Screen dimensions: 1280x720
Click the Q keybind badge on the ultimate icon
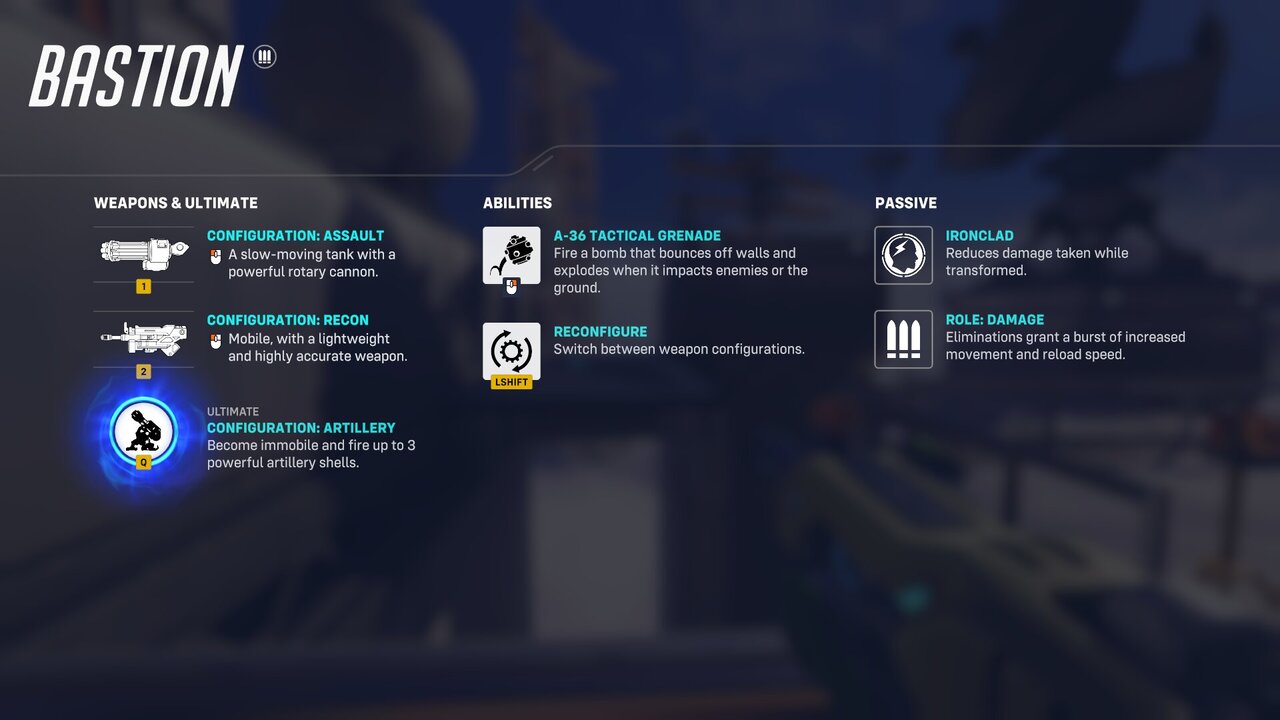point(143,462)
